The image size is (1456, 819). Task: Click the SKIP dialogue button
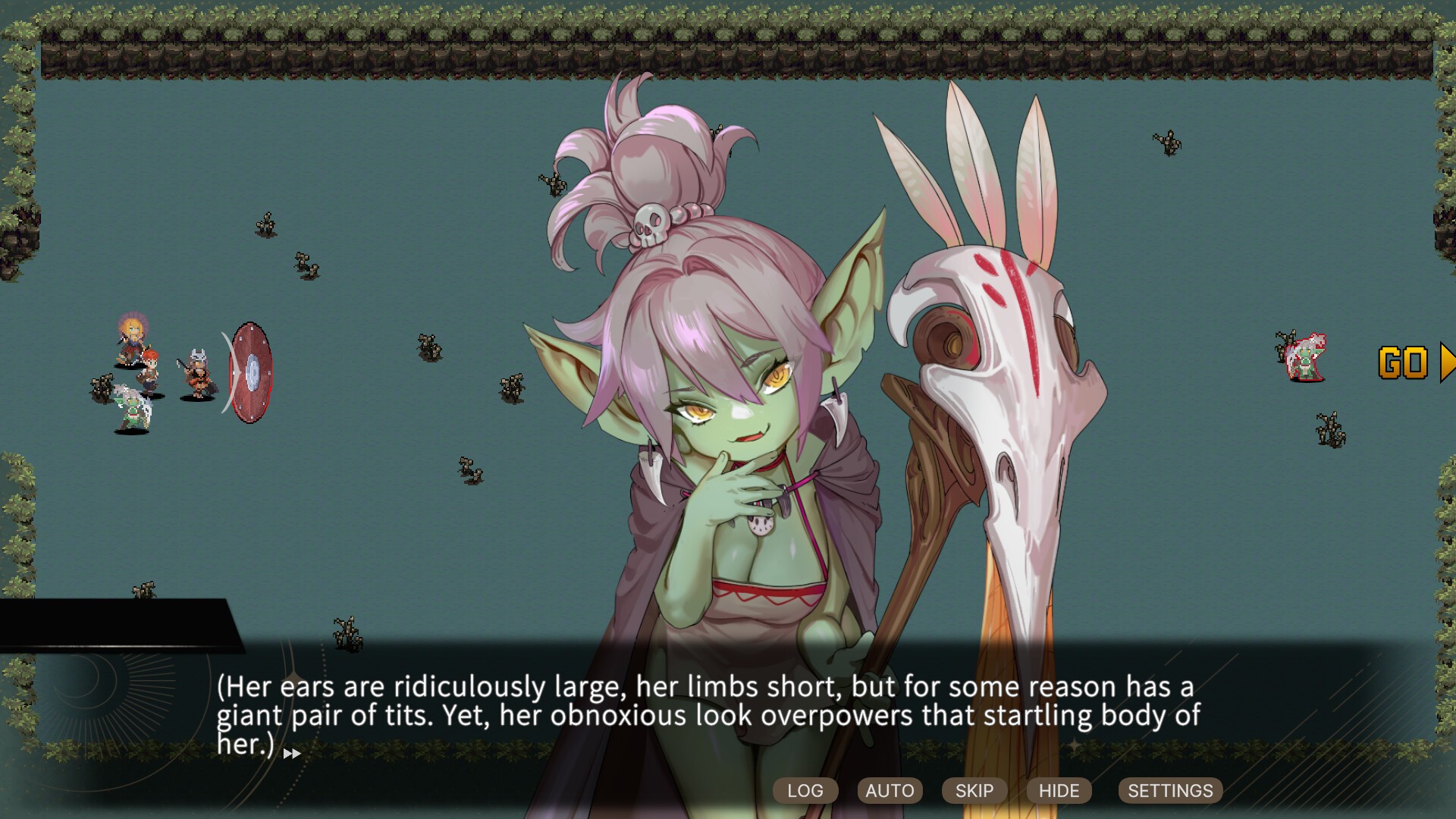coord(974,790)
